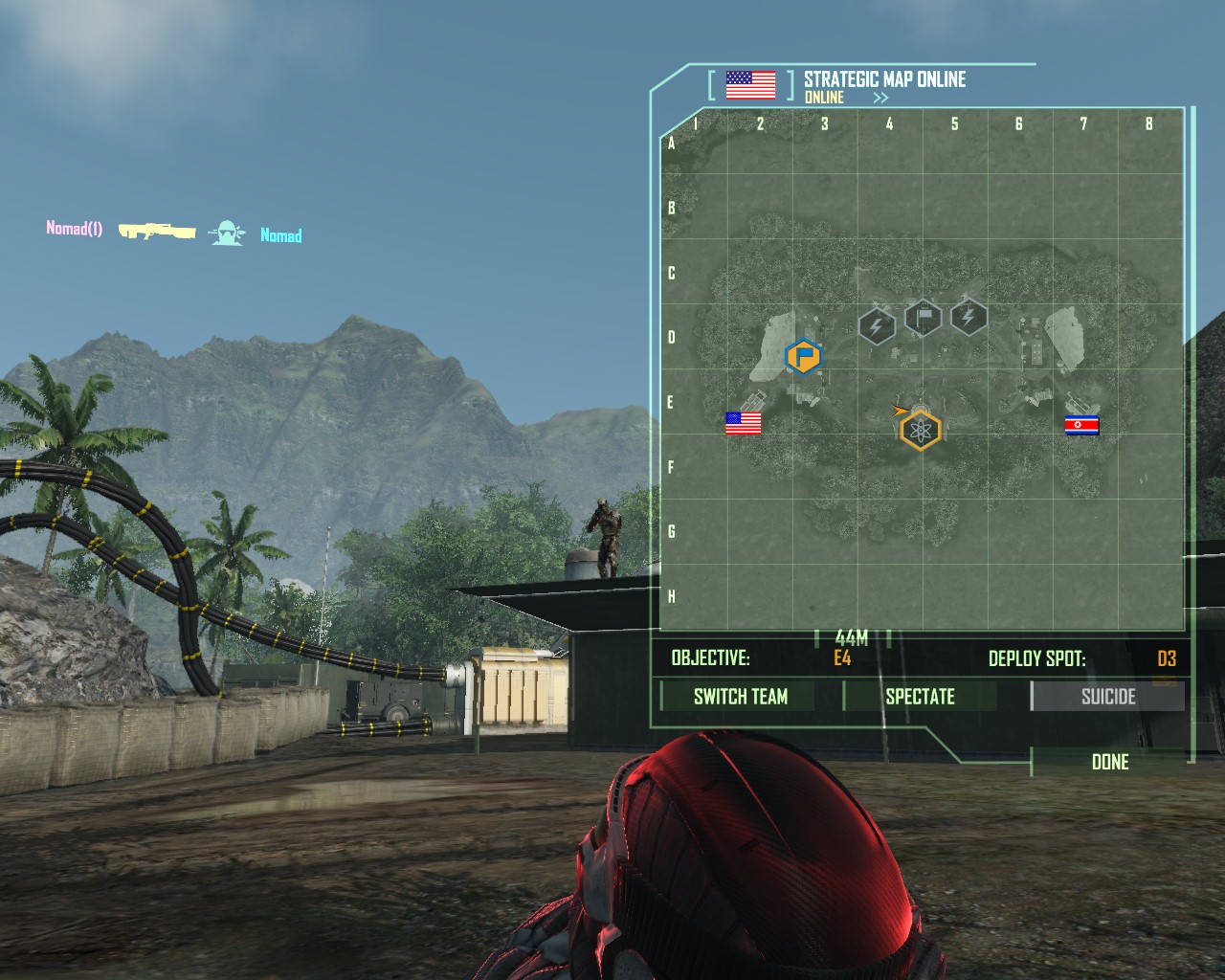Select the blue flag spawn bunker marker
This screenshot has height=980, width=1225.
point(803,357)
